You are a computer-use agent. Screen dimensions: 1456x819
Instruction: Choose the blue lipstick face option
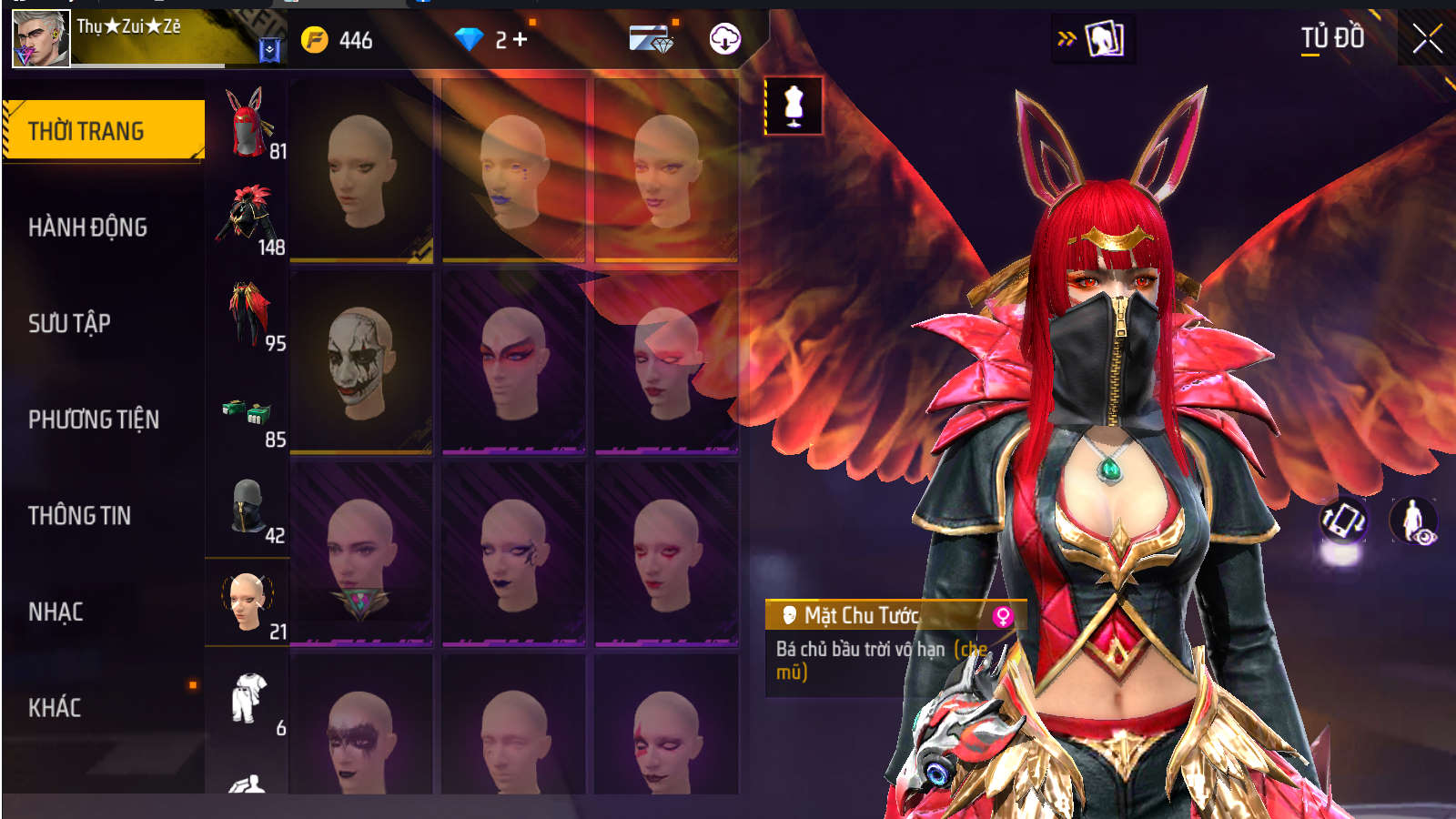[x=513, y=170]
